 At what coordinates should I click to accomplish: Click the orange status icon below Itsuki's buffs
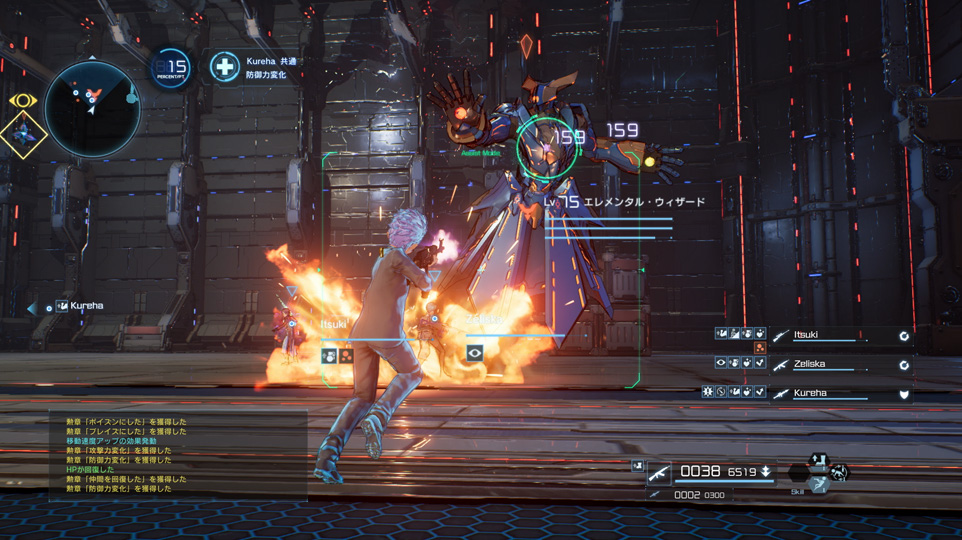coord(760,348)
